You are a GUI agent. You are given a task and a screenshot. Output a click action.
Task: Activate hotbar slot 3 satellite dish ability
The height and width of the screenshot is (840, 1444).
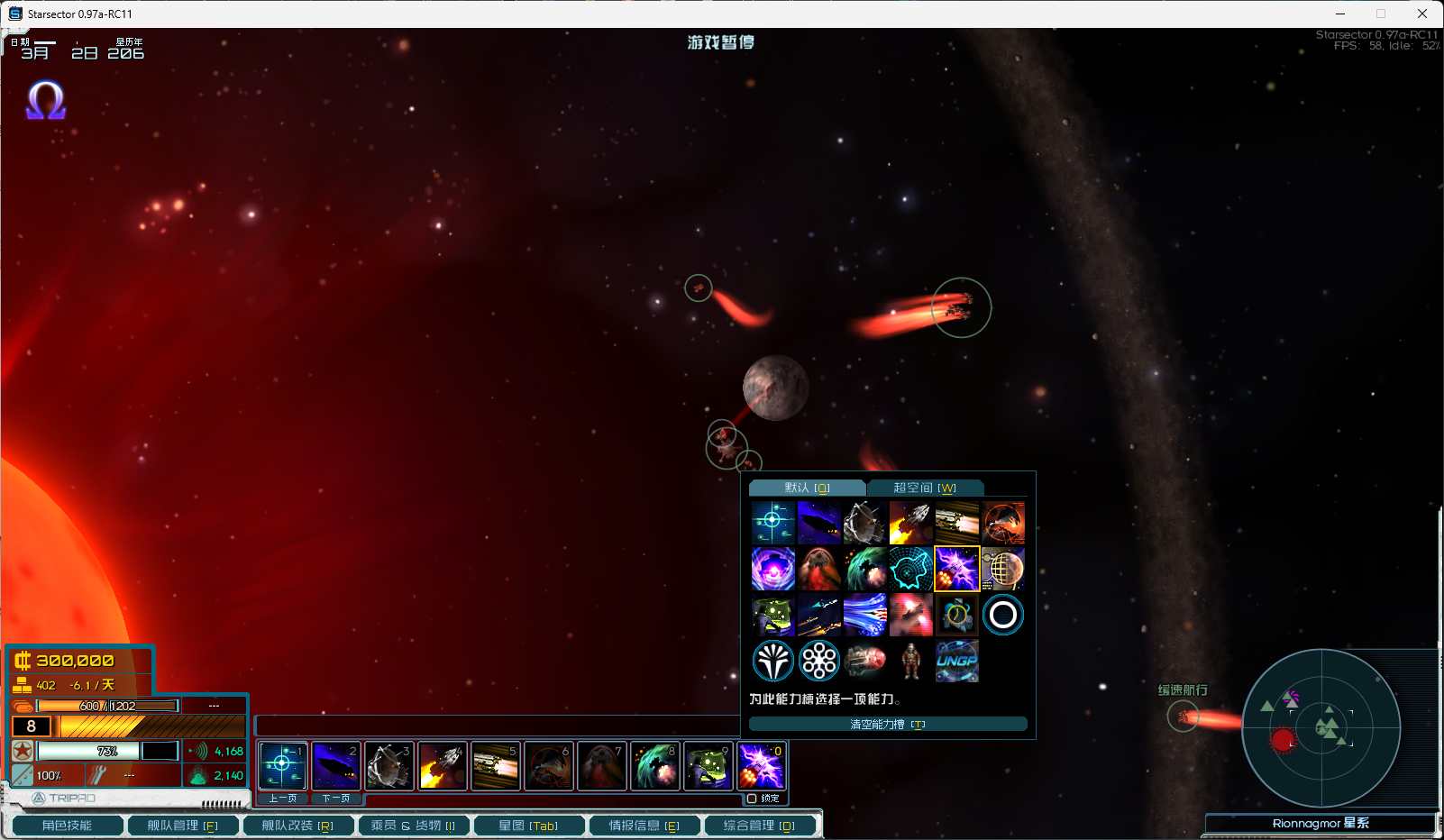pos(389,766)
